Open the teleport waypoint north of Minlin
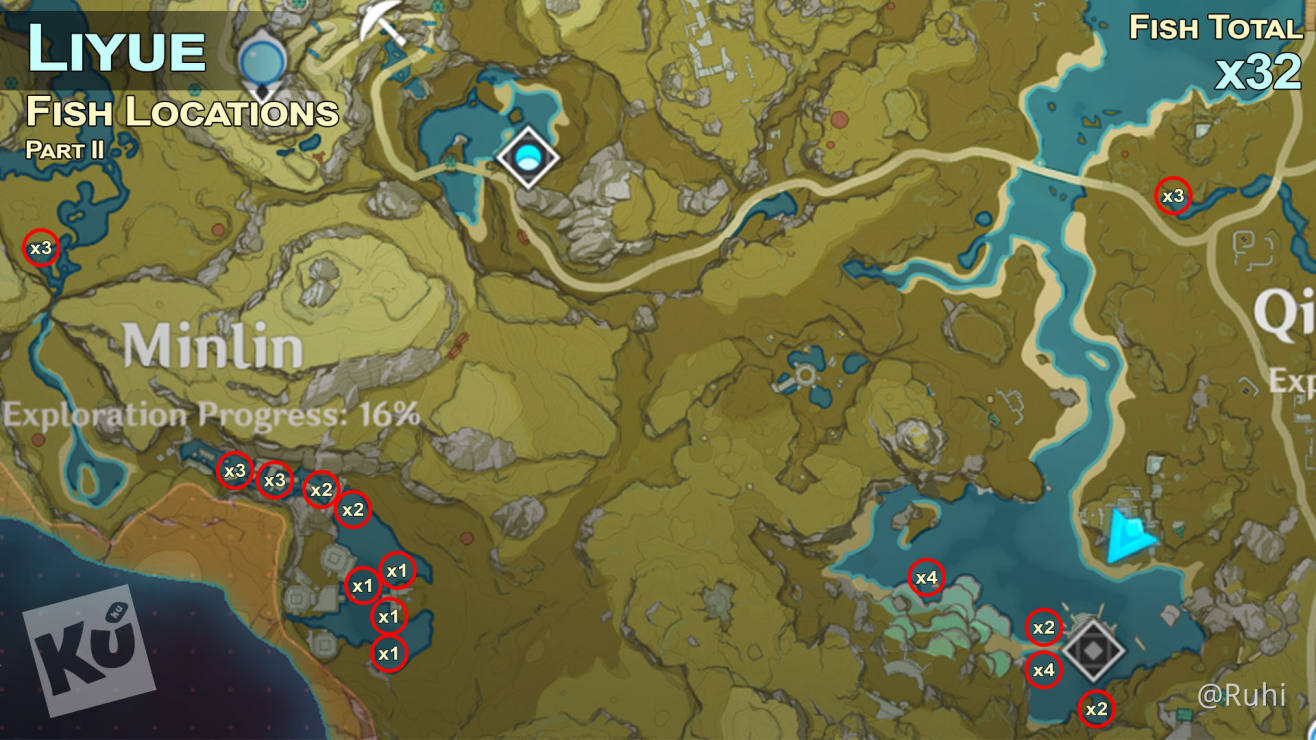 (x=530, y=156)
